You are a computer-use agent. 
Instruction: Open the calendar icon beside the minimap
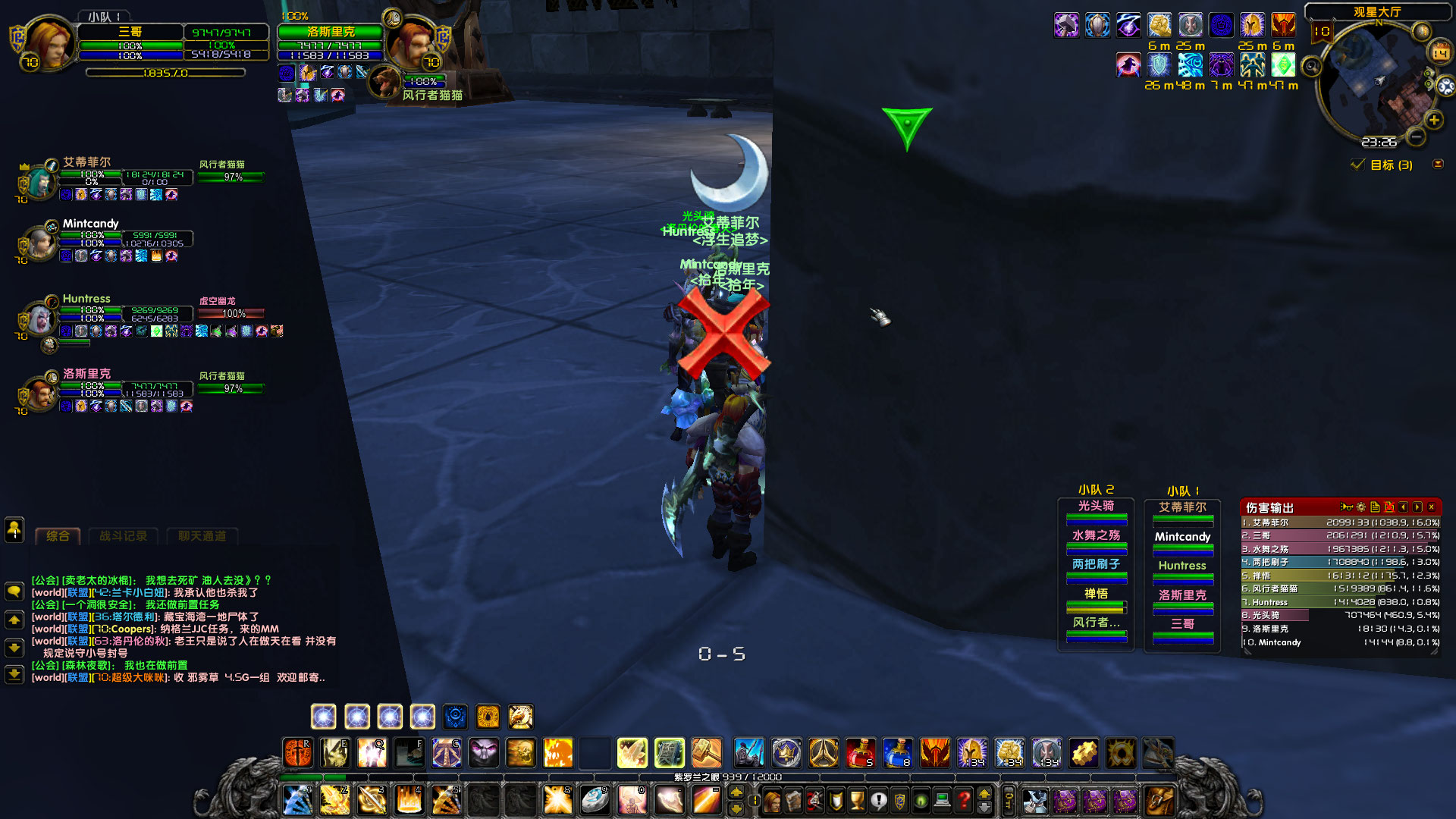1440,52
